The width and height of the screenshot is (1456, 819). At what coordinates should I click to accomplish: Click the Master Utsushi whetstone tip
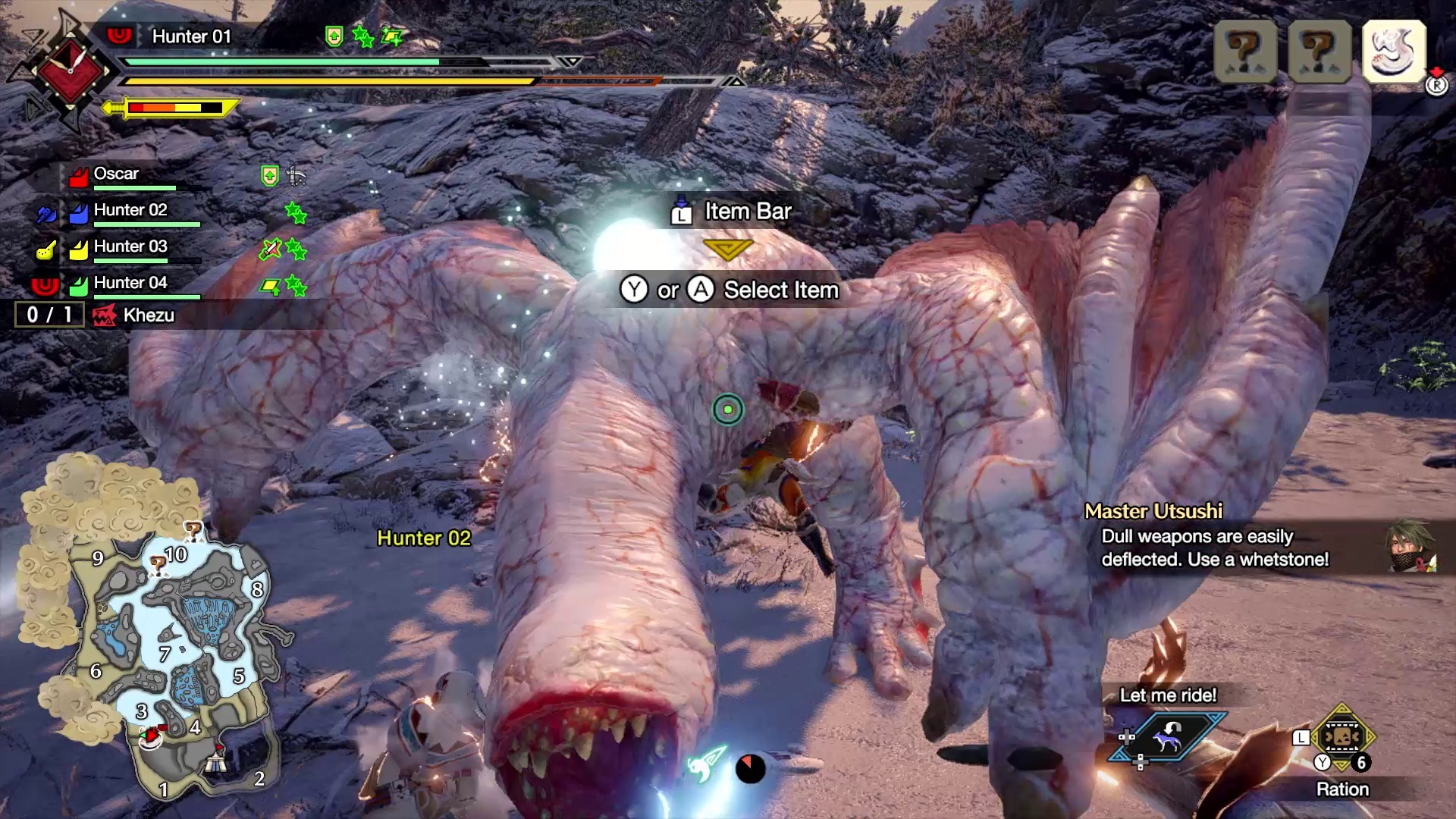[x=1213, y=548]
